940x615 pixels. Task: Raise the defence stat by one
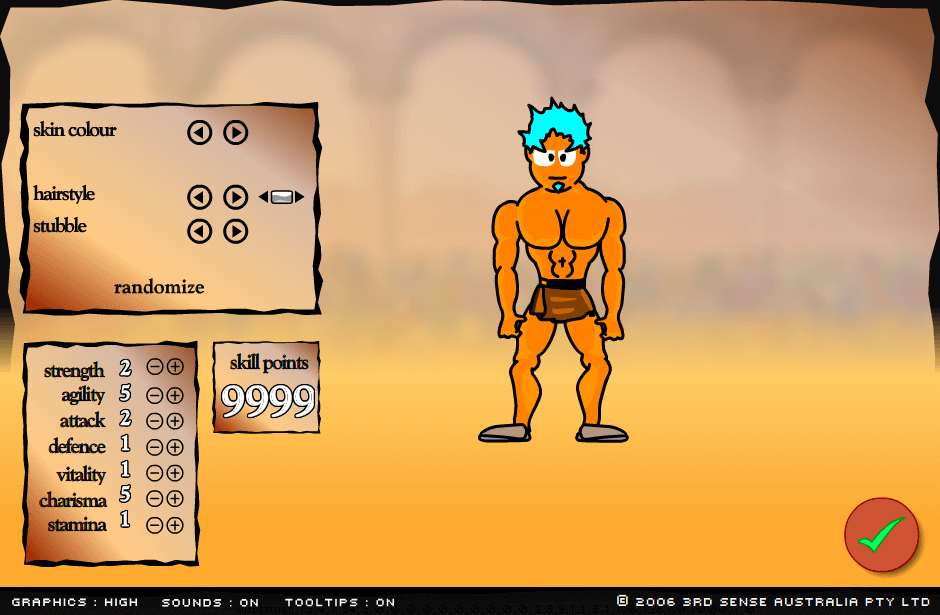click(175, 447)
